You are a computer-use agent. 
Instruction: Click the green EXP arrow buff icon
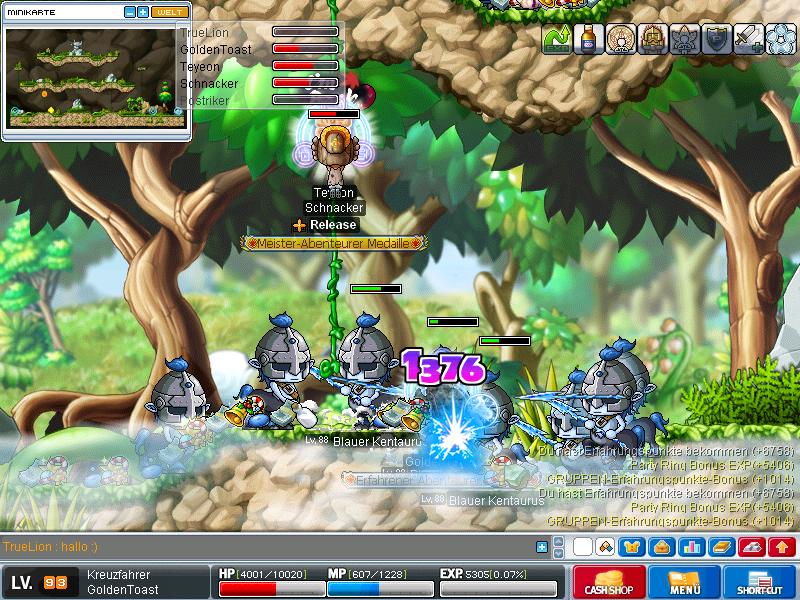pos(557,38)
